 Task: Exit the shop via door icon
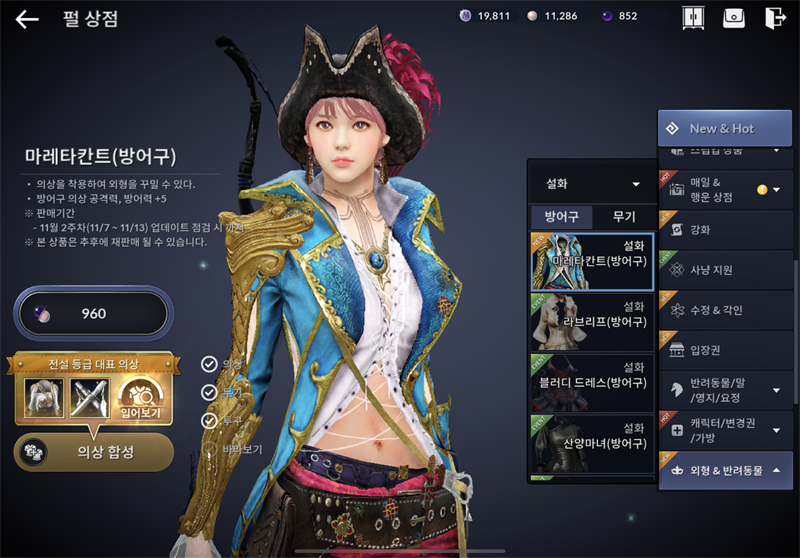pos(775,18)
